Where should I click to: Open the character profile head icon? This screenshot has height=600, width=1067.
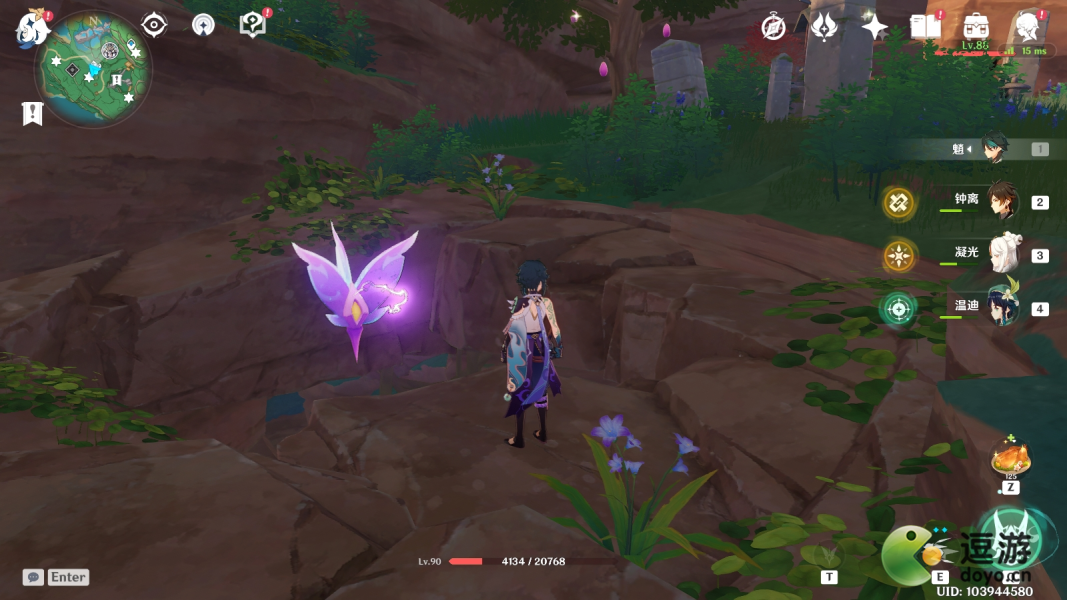[1027, 27]
